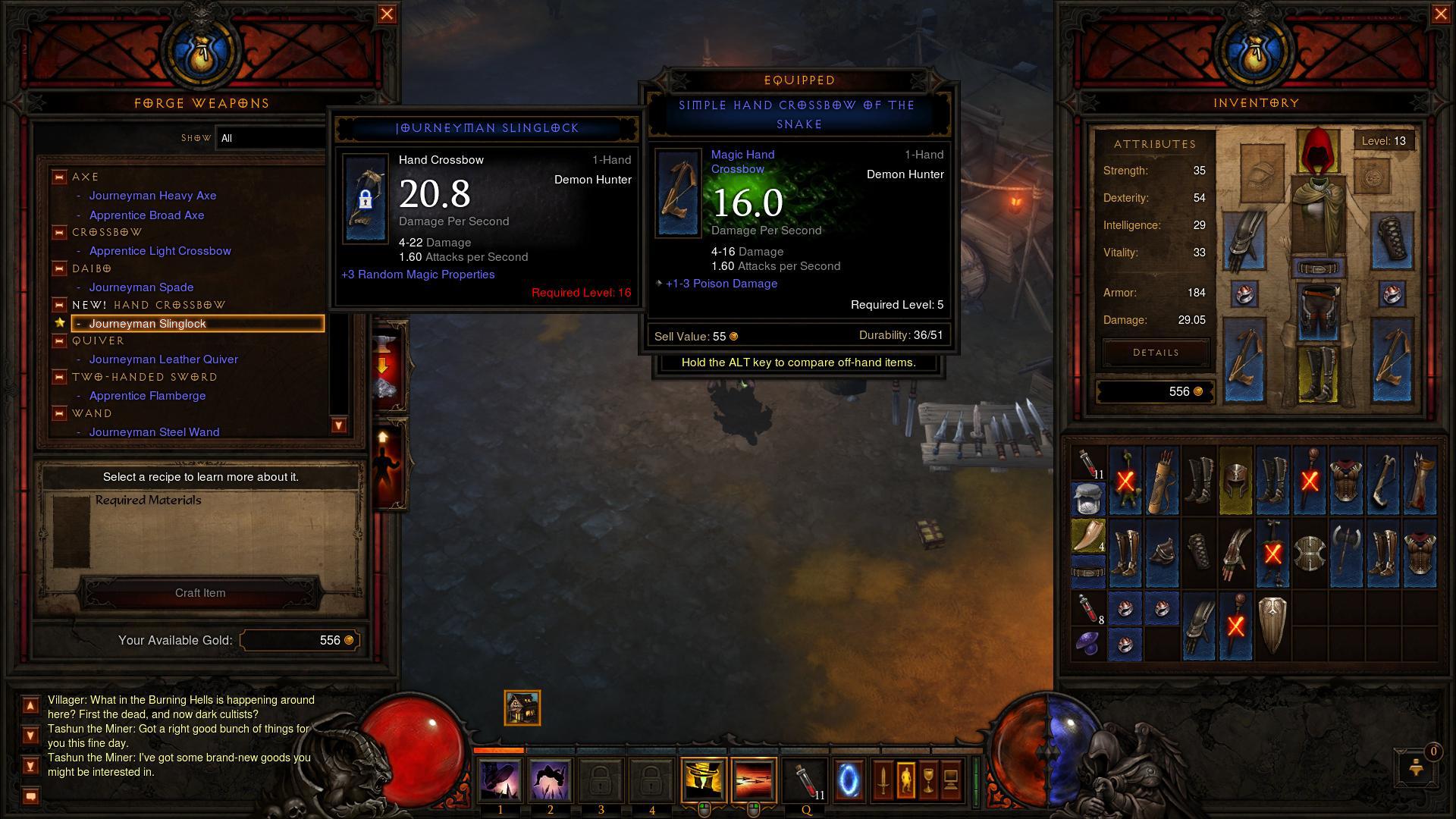
Task: Open the game menu via the screen icon
Action: pos(951,780)
